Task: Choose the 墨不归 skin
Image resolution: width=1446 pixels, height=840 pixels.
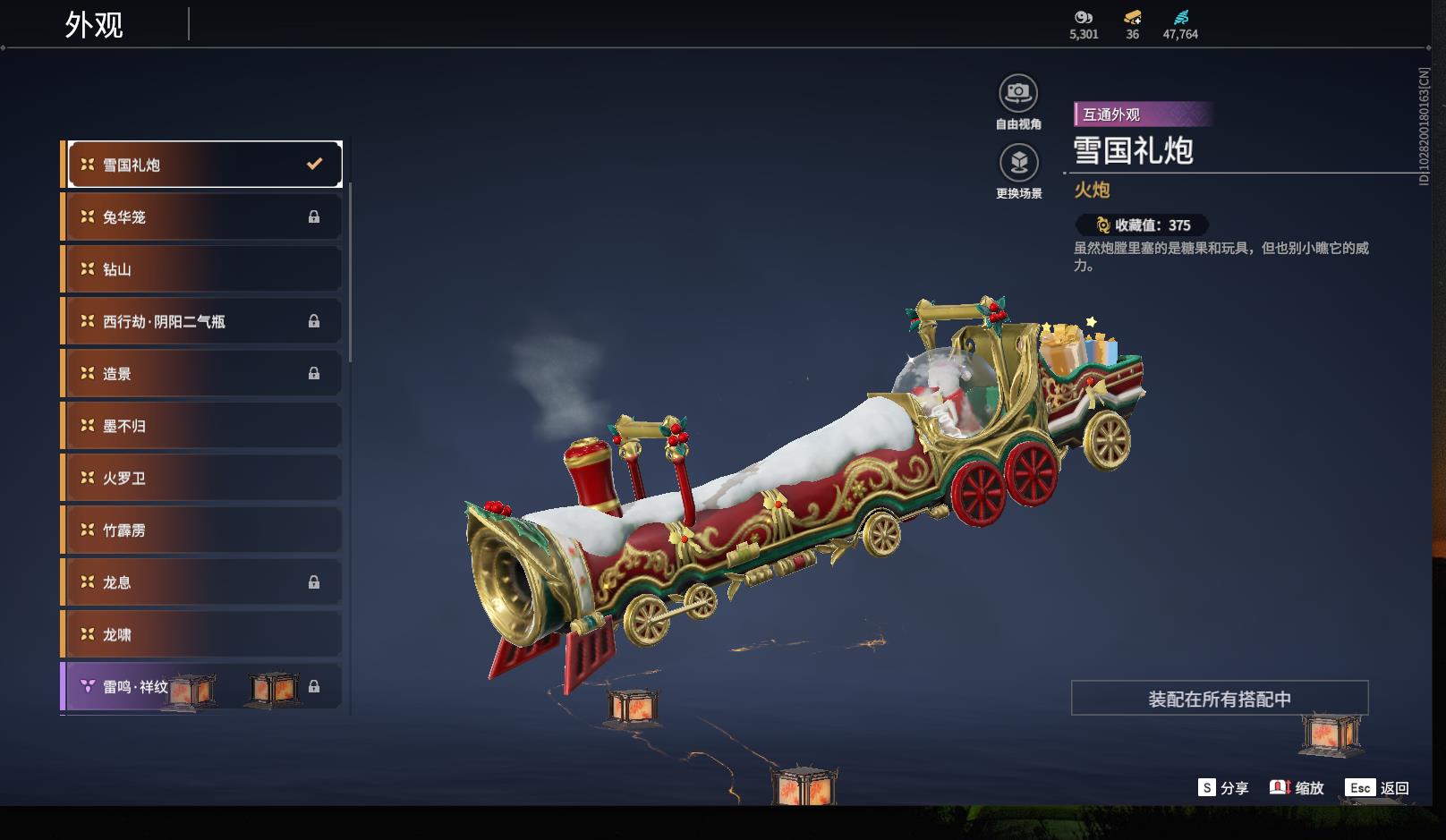Action: click(204, 426)
